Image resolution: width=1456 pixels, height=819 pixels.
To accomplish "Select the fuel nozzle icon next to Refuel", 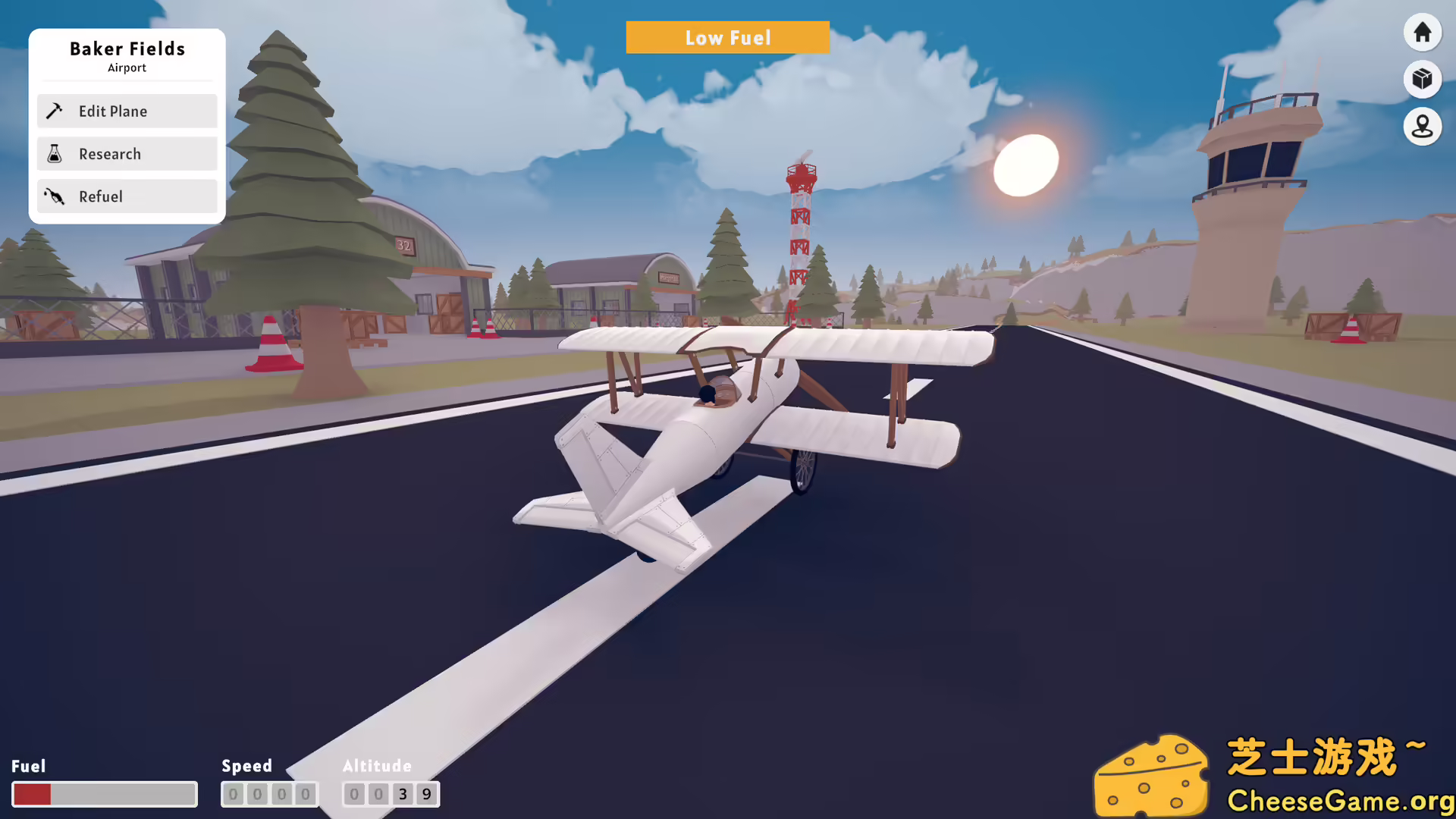I will tap(54, 196).
